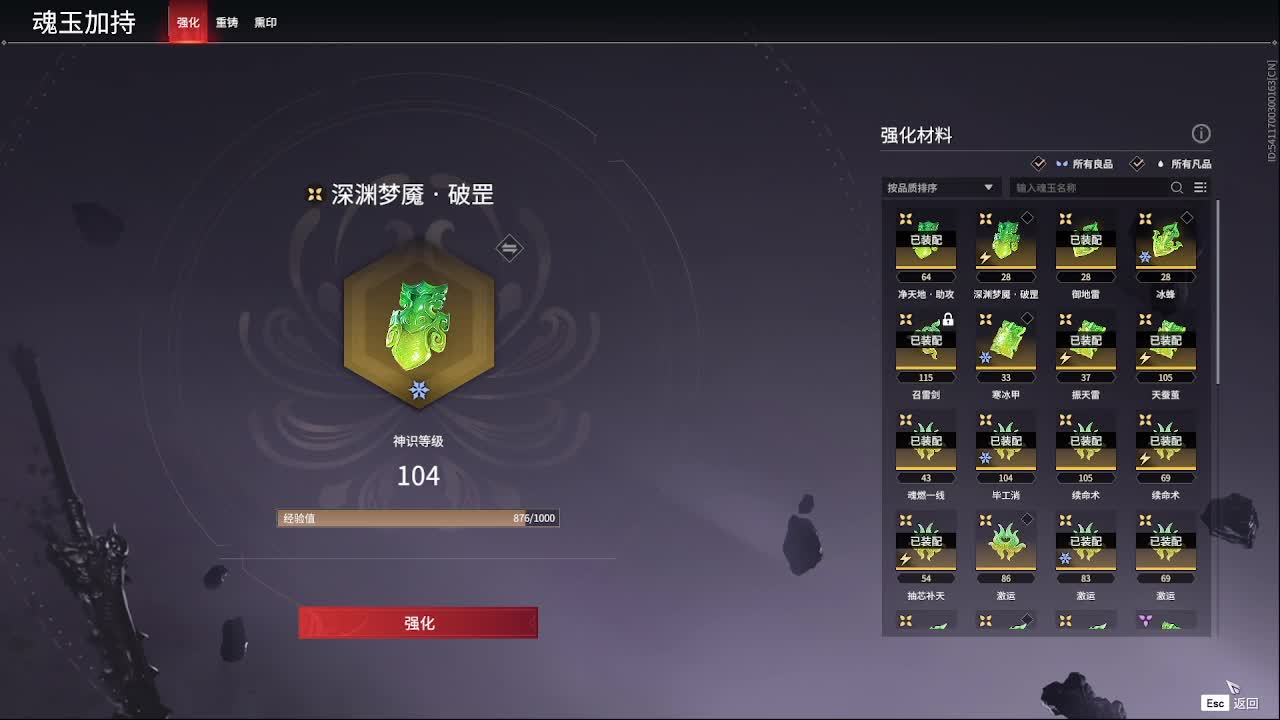Select the 振天雷 soul jade
The image size is (1280, 720).
(x=1085, y=345)
